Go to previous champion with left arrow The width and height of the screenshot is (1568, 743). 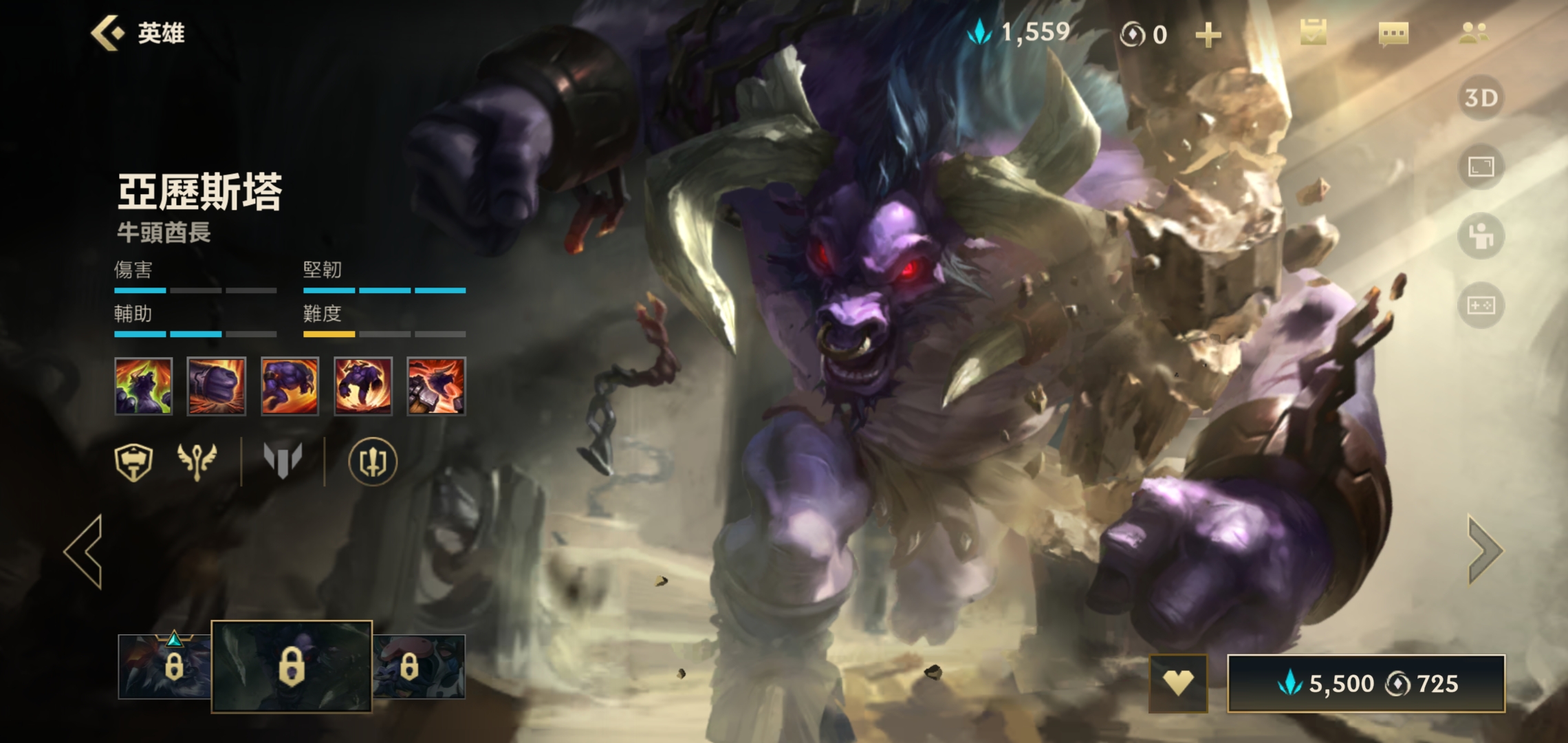click(x=85, y=551)
